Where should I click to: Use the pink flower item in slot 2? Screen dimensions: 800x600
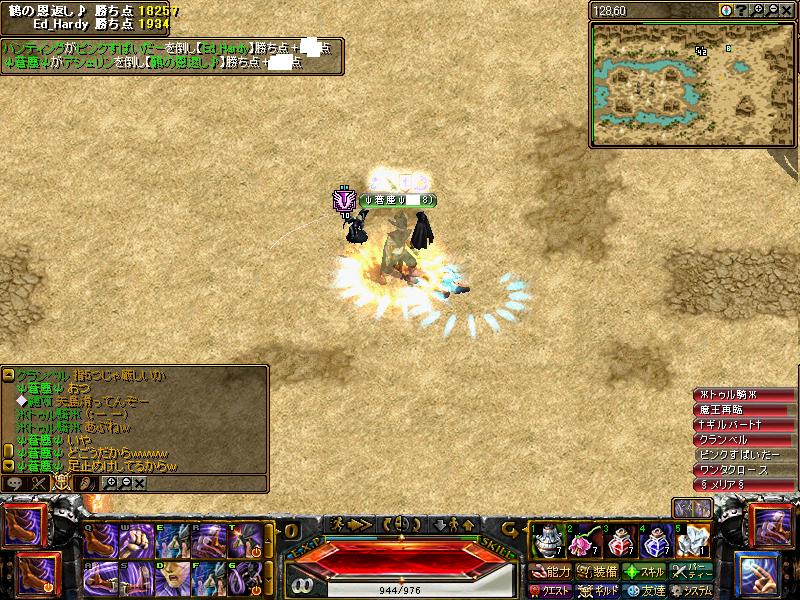(581, 543)
